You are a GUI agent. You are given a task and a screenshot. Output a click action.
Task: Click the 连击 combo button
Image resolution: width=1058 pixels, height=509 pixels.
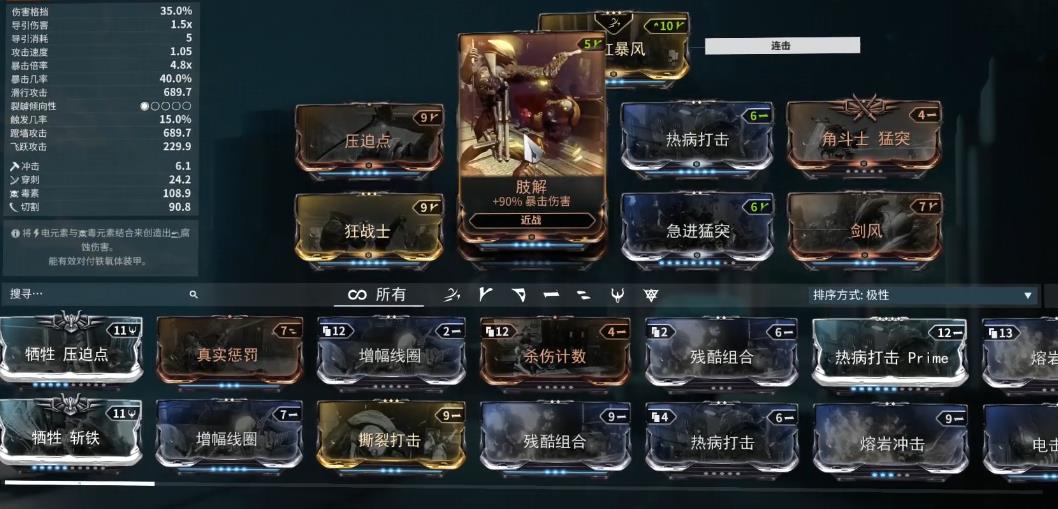782,45
